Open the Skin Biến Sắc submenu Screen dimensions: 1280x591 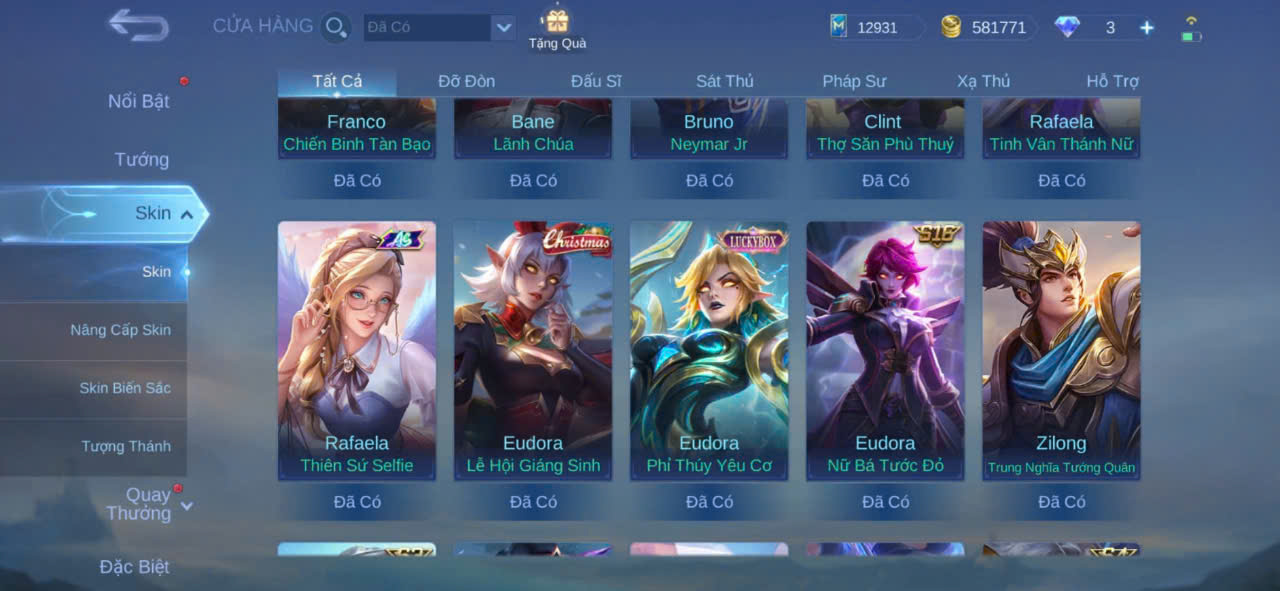pos(125,388)
